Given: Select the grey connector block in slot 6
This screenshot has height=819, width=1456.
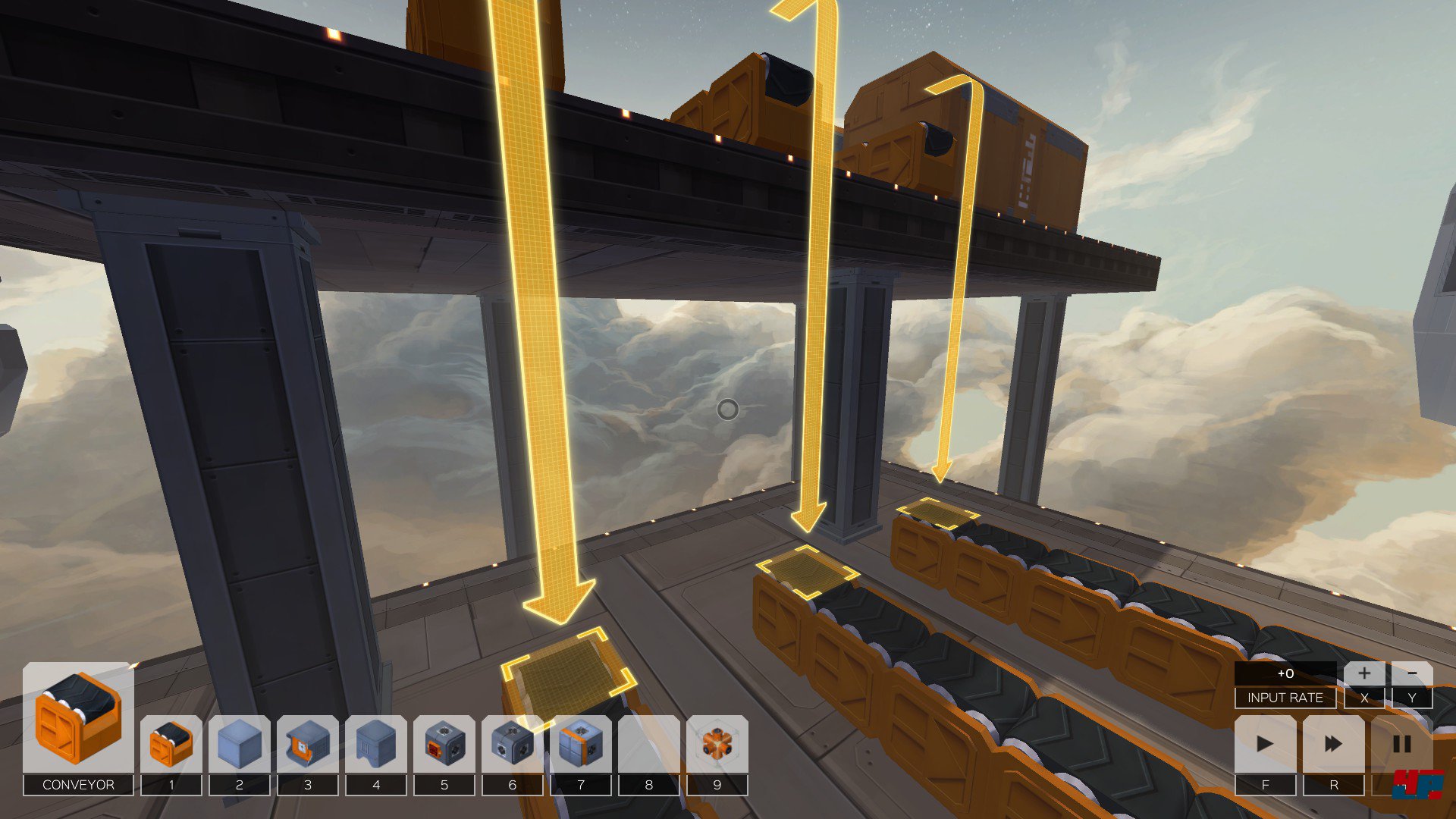Looking at the screenshot, I should pyautogui.click(x=512, y=744).
